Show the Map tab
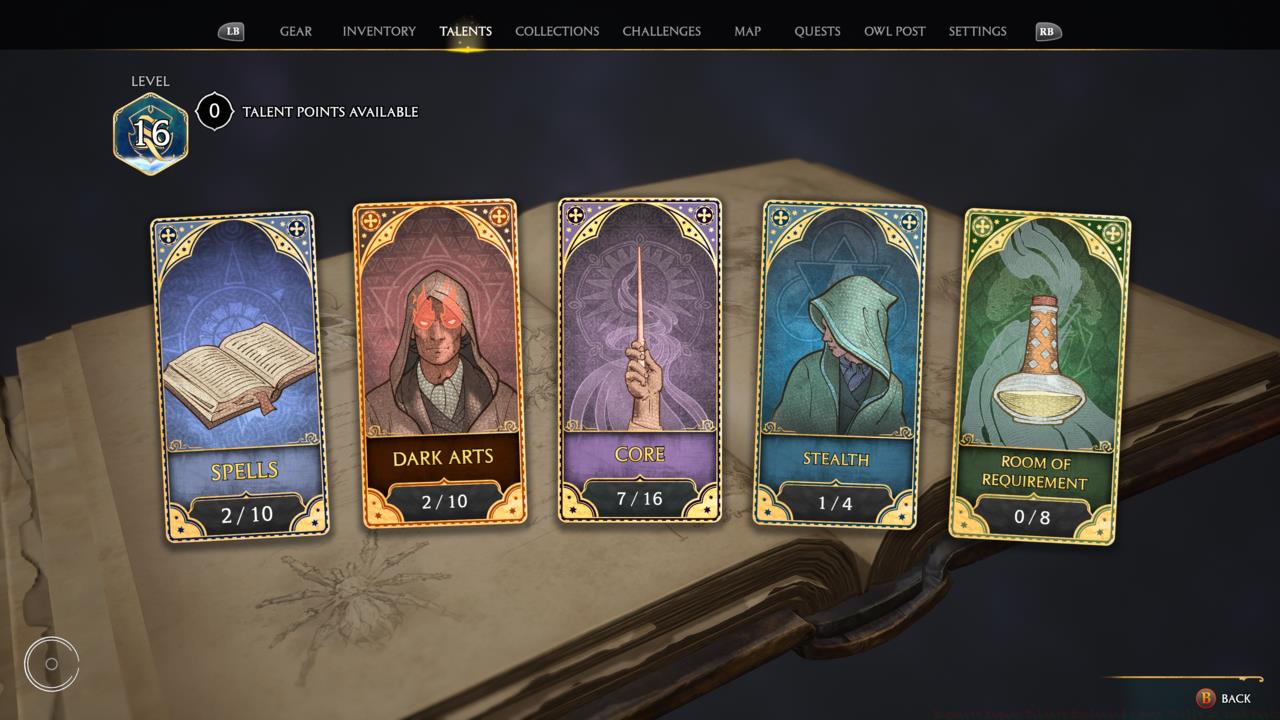The width and height of the screenshot is (1280, 720). (747, 31)
